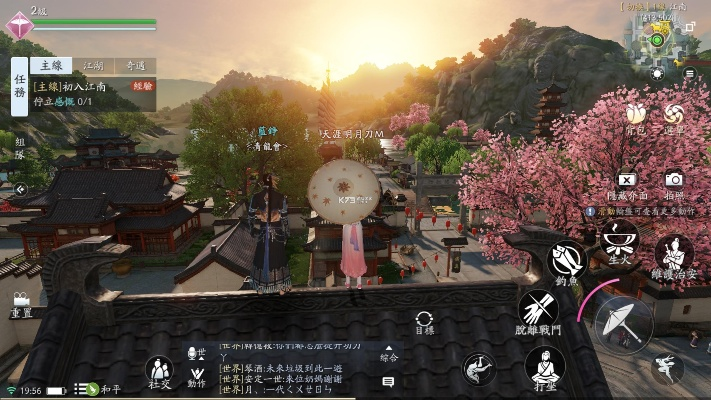The image size is (711, 400).
Task: Open the 社交 social menu
Action: pyautogui.click(x=159, y=371)
